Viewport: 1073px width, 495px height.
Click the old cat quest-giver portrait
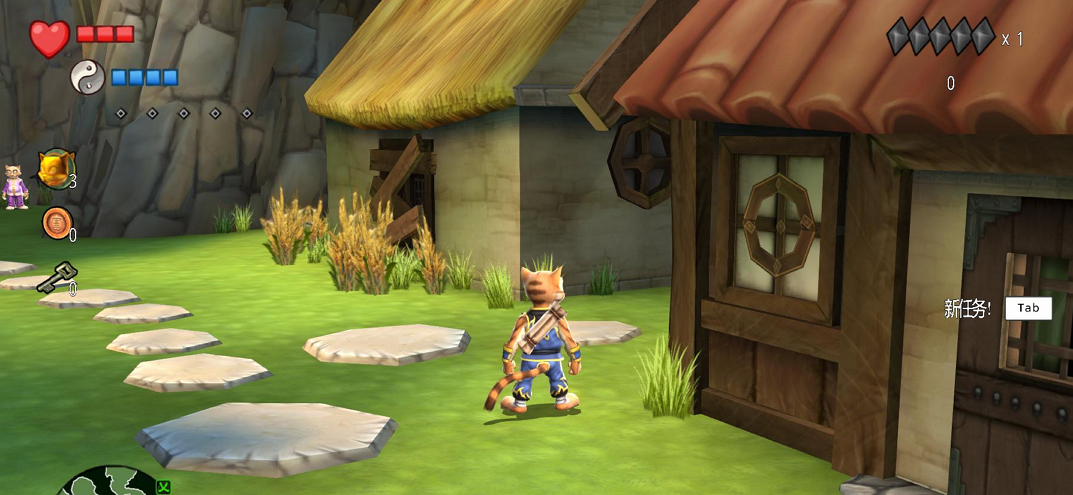pyautogui.click(x=15, y=187)
